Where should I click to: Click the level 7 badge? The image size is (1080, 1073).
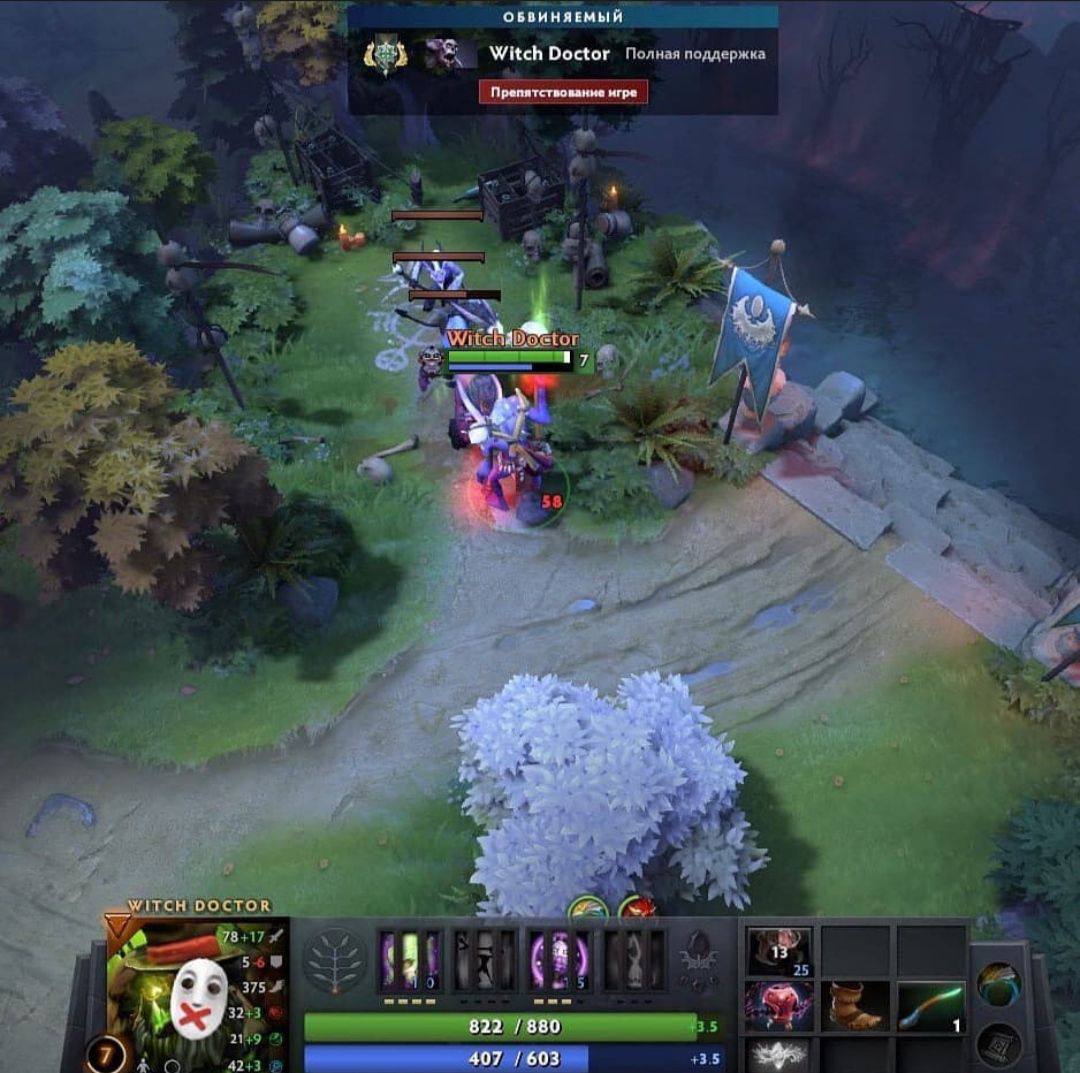(x=104, y=1055)
